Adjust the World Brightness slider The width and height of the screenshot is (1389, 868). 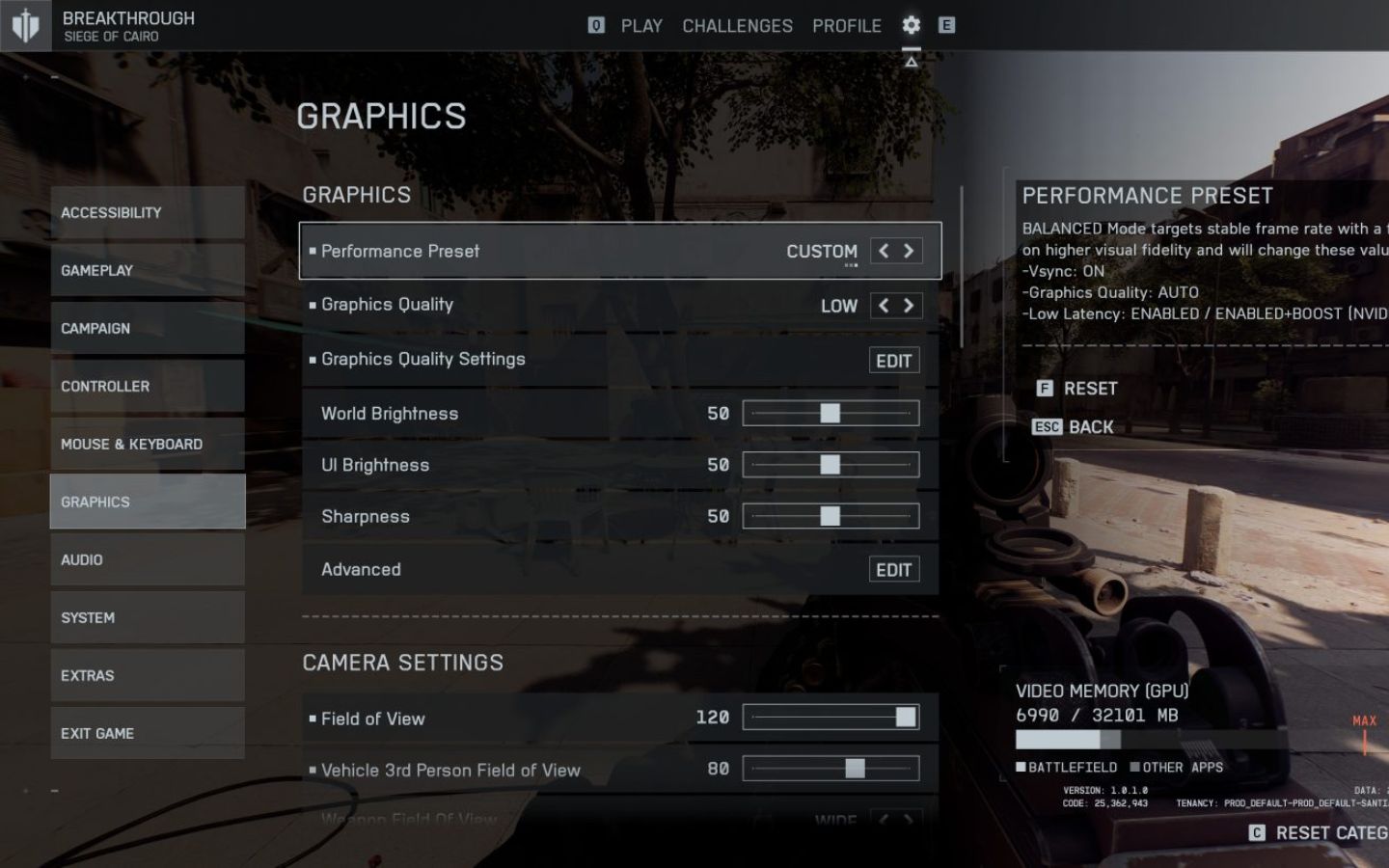(x=830, y=414)
